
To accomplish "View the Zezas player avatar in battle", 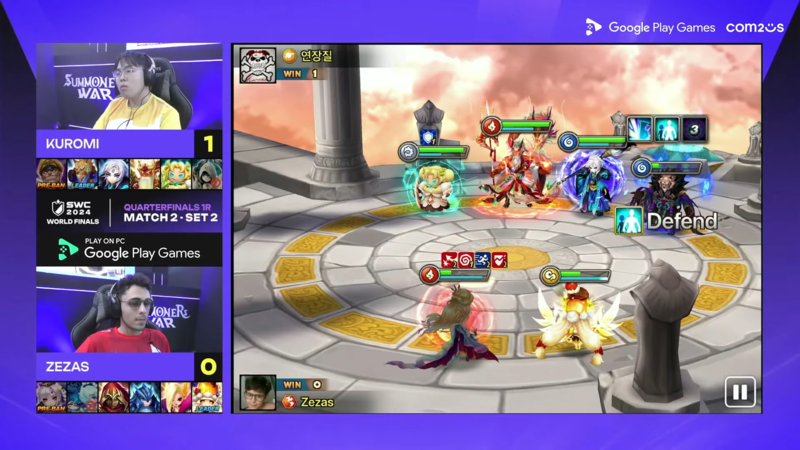I will [258, 392].
